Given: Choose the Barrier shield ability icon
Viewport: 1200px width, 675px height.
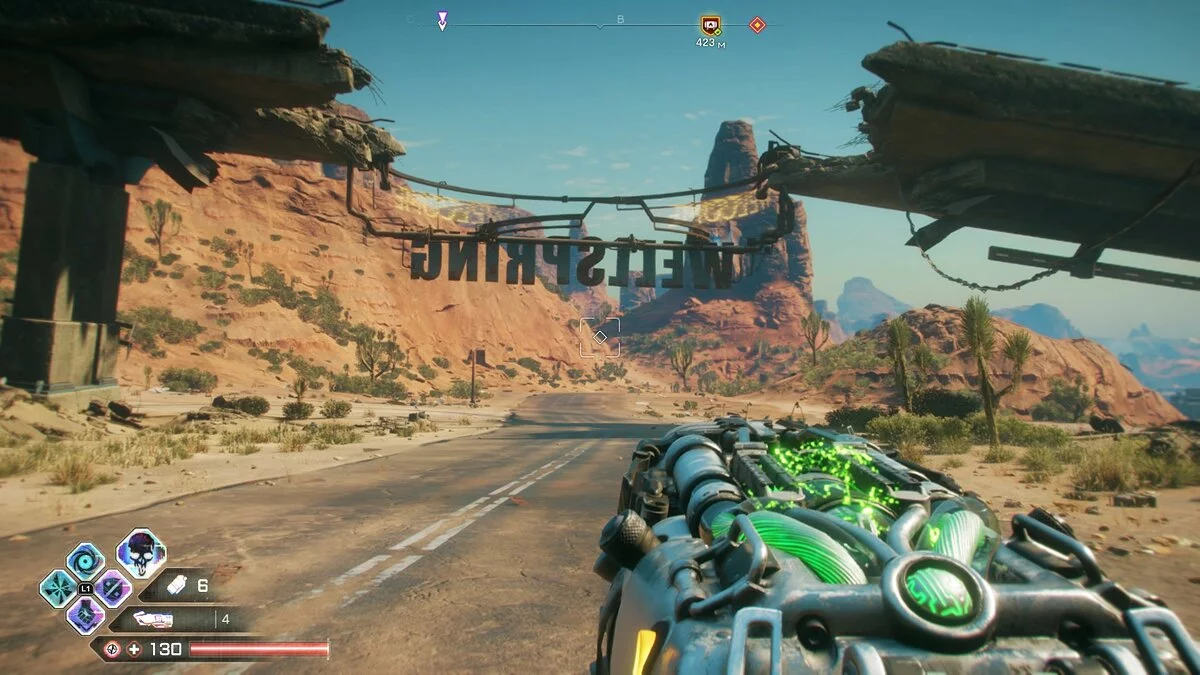Looking at the screenshot, I should (112, 588).
